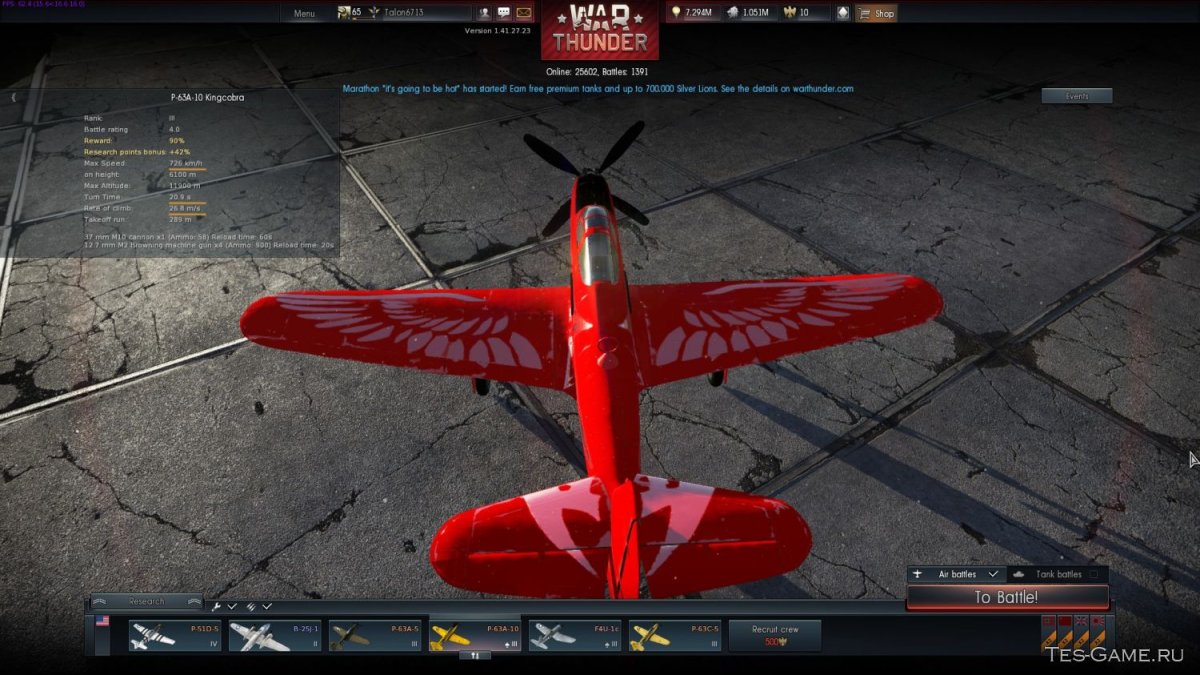Open the contacts person icon
The width and height of the screenshot is (1200, 675).
(484, 13)
